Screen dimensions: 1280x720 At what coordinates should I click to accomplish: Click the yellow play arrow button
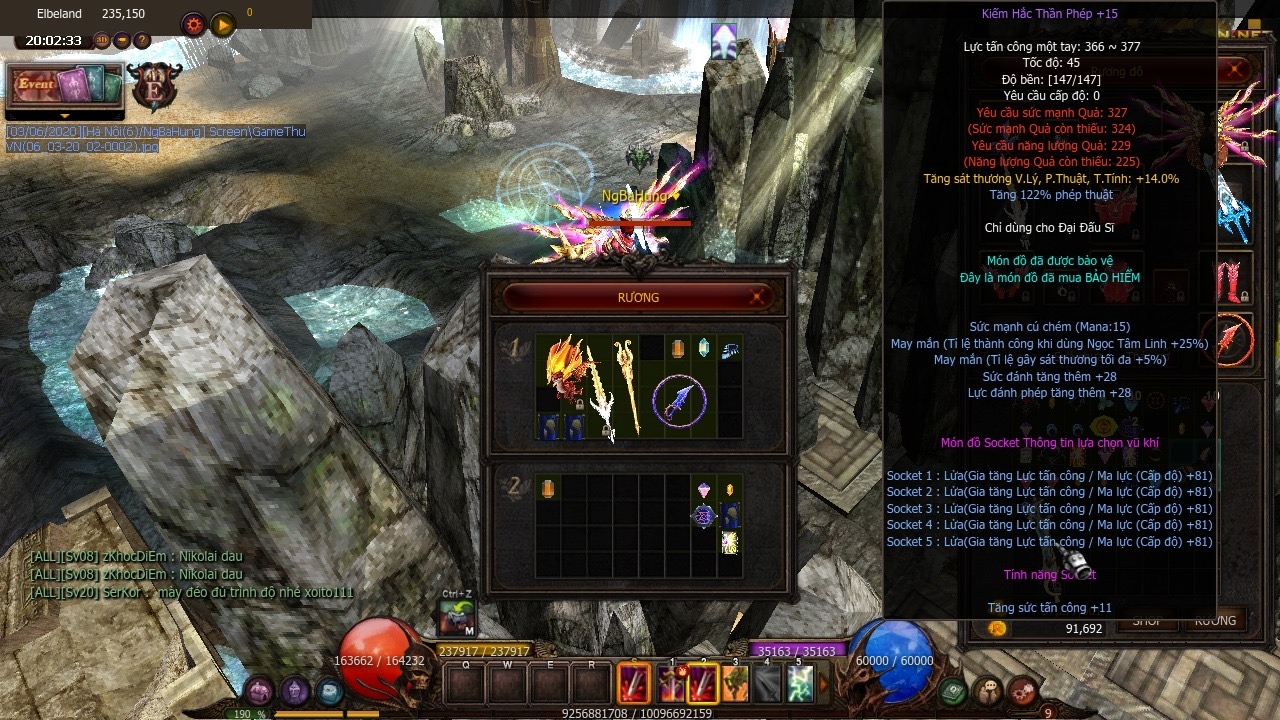click(222, 25)
